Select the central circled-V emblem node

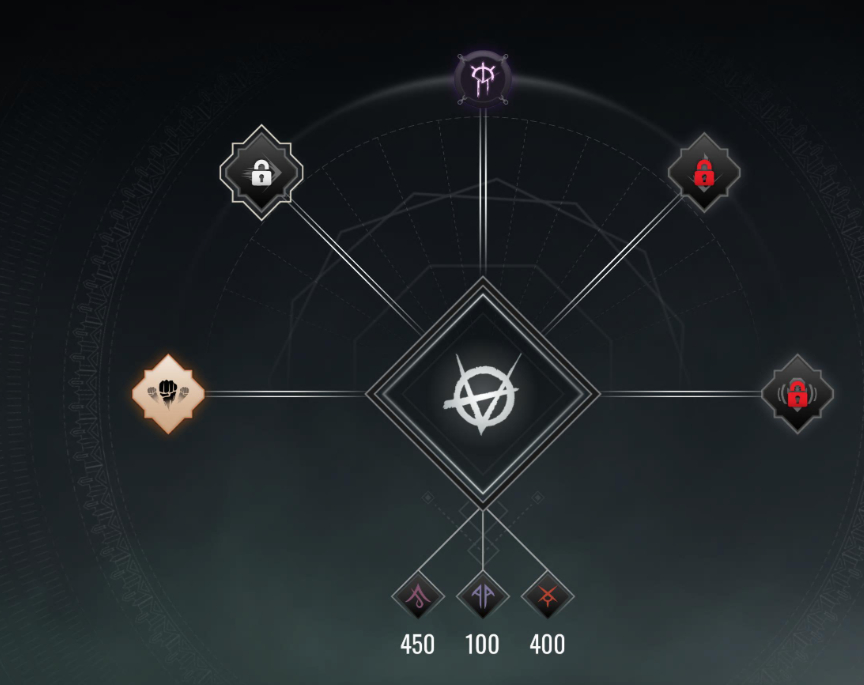click(483, 392)
